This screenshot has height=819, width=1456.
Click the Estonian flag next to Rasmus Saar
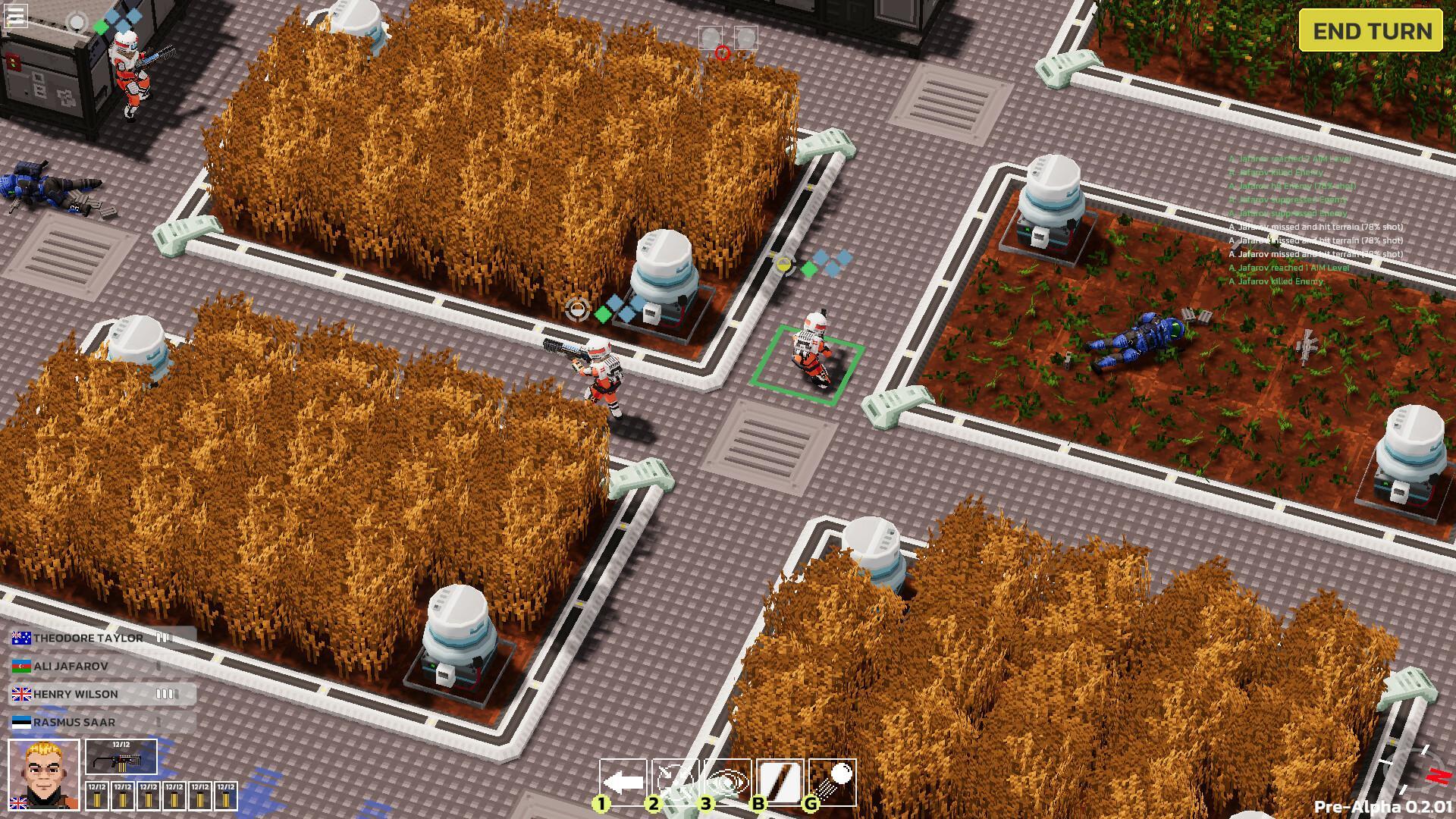coord(20,721)
